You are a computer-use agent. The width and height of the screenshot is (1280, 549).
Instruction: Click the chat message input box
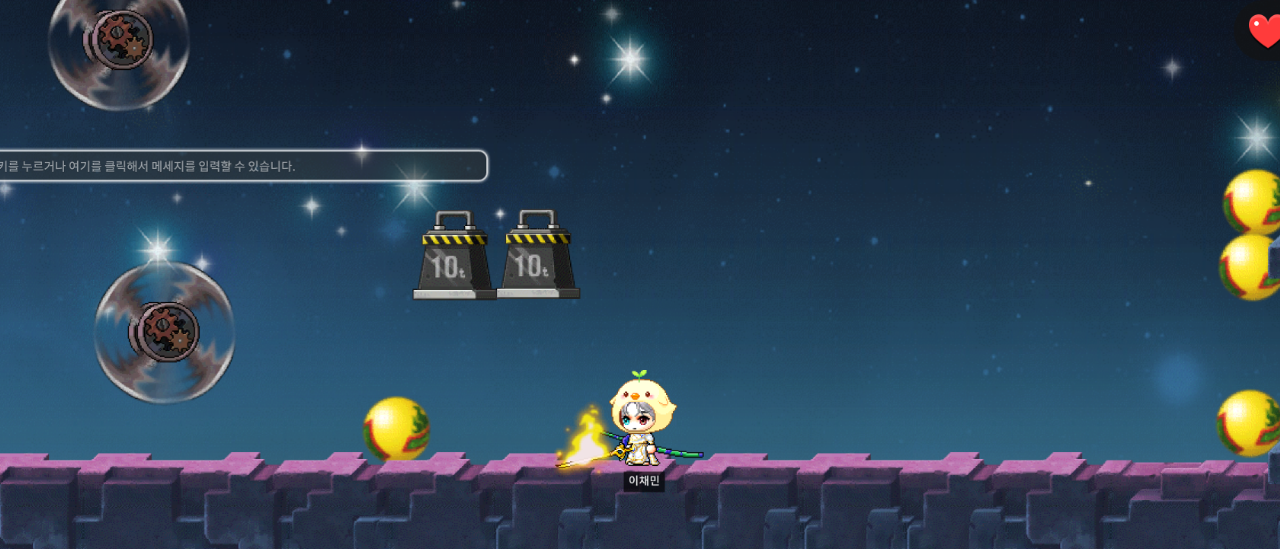click(x=240, y=166)
